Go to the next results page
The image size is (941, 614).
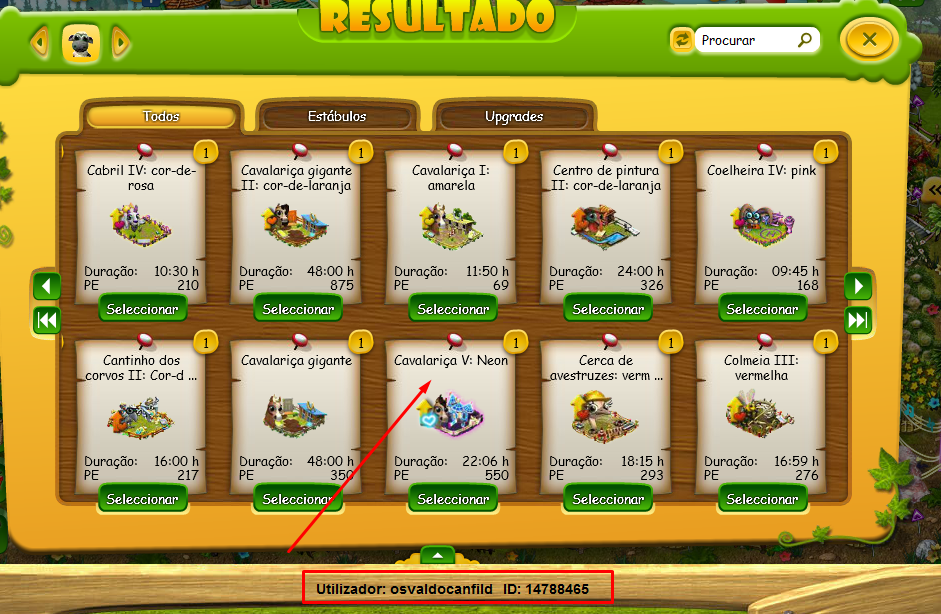point(858,286)
